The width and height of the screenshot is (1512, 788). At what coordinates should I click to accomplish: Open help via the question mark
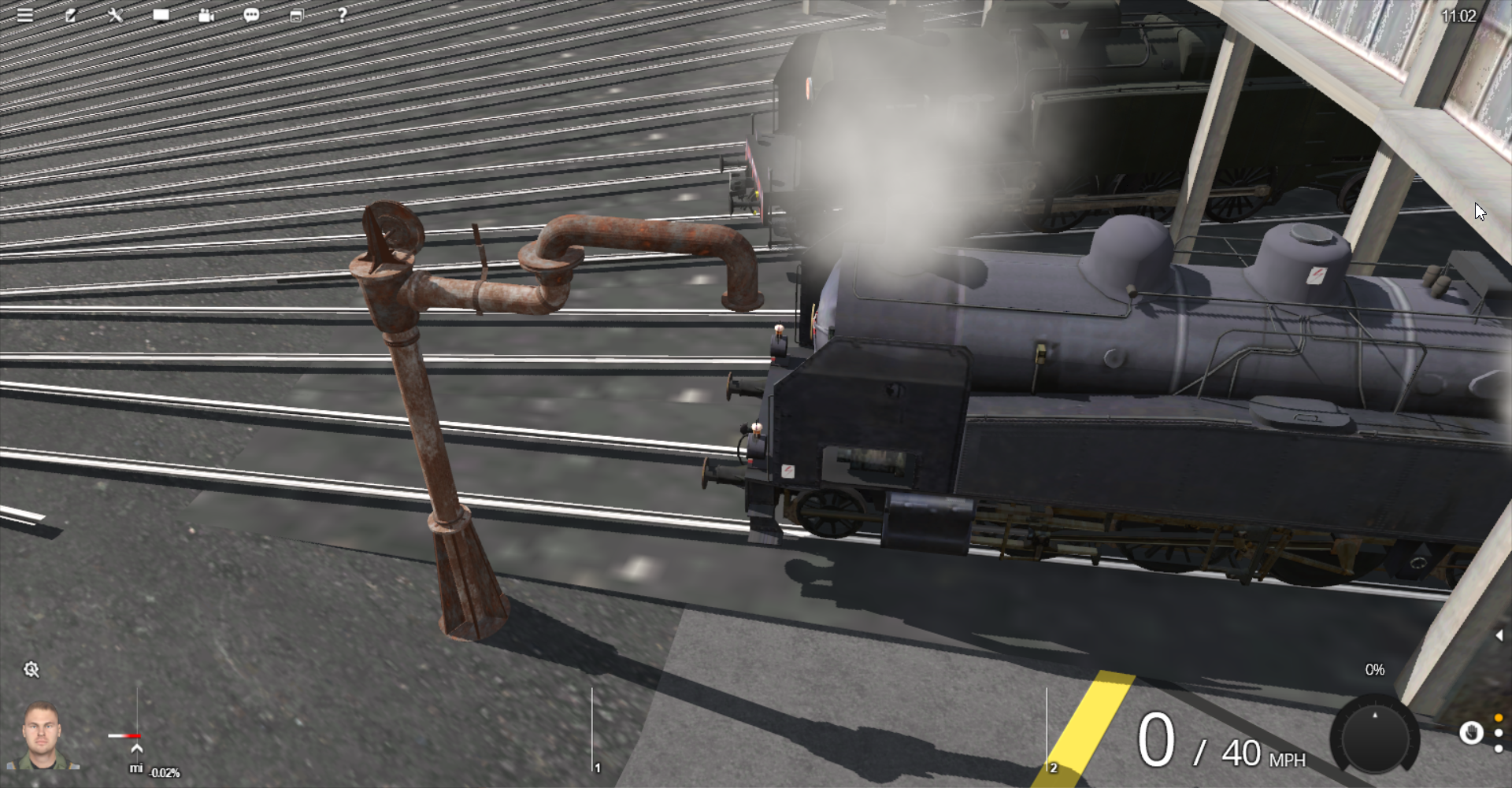(x=342, y=15)
